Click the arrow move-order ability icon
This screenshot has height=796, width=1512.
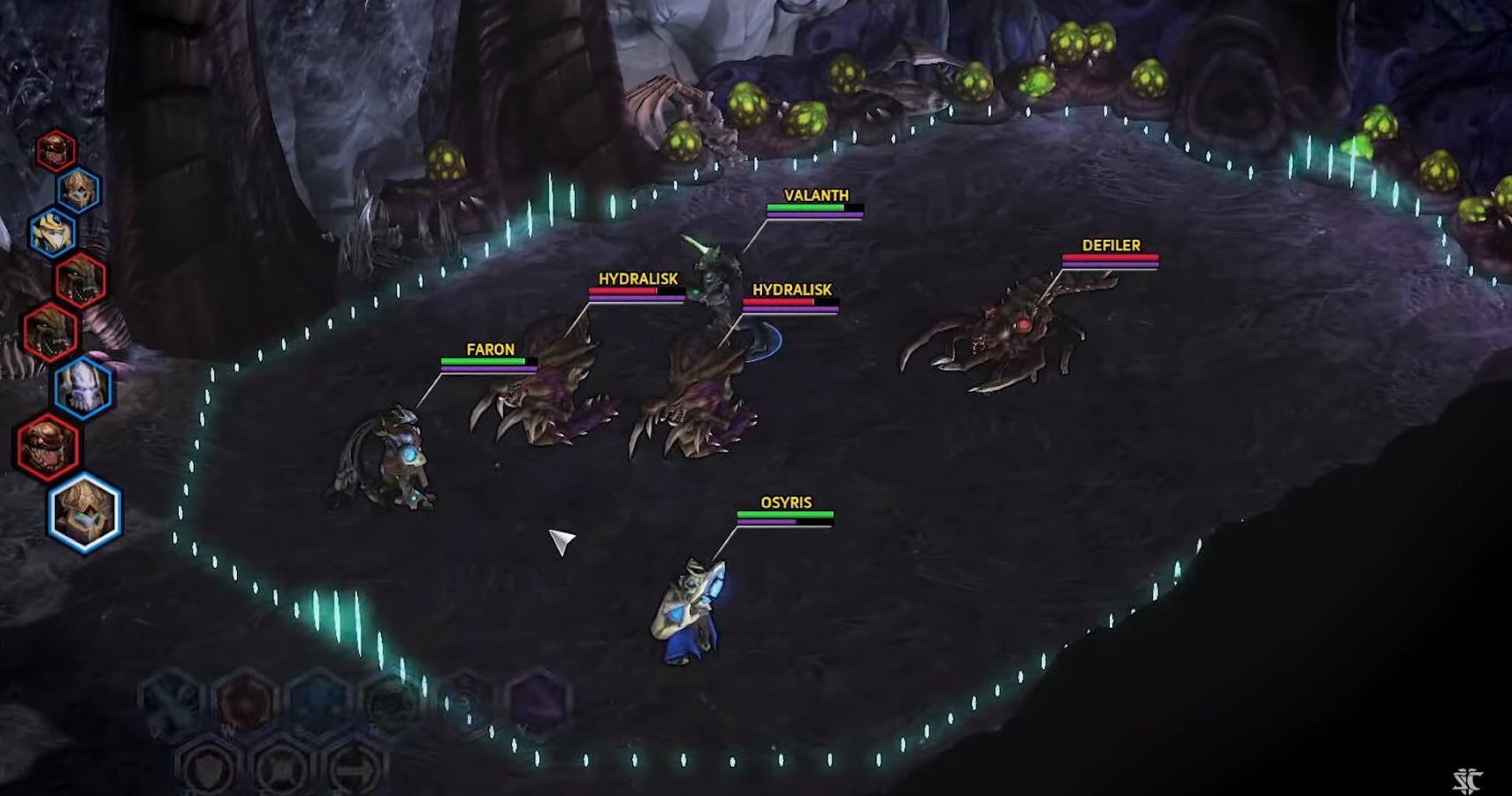pyautogui.click(x=355, y=768)
